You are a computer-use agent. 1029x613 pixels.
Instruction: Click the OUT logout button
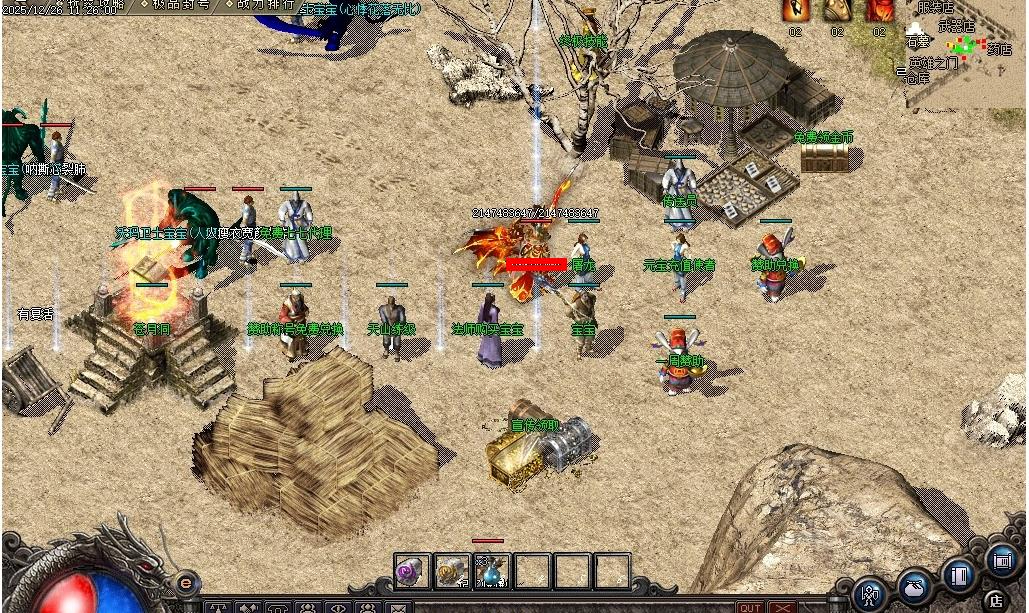[x=750, y=607]
